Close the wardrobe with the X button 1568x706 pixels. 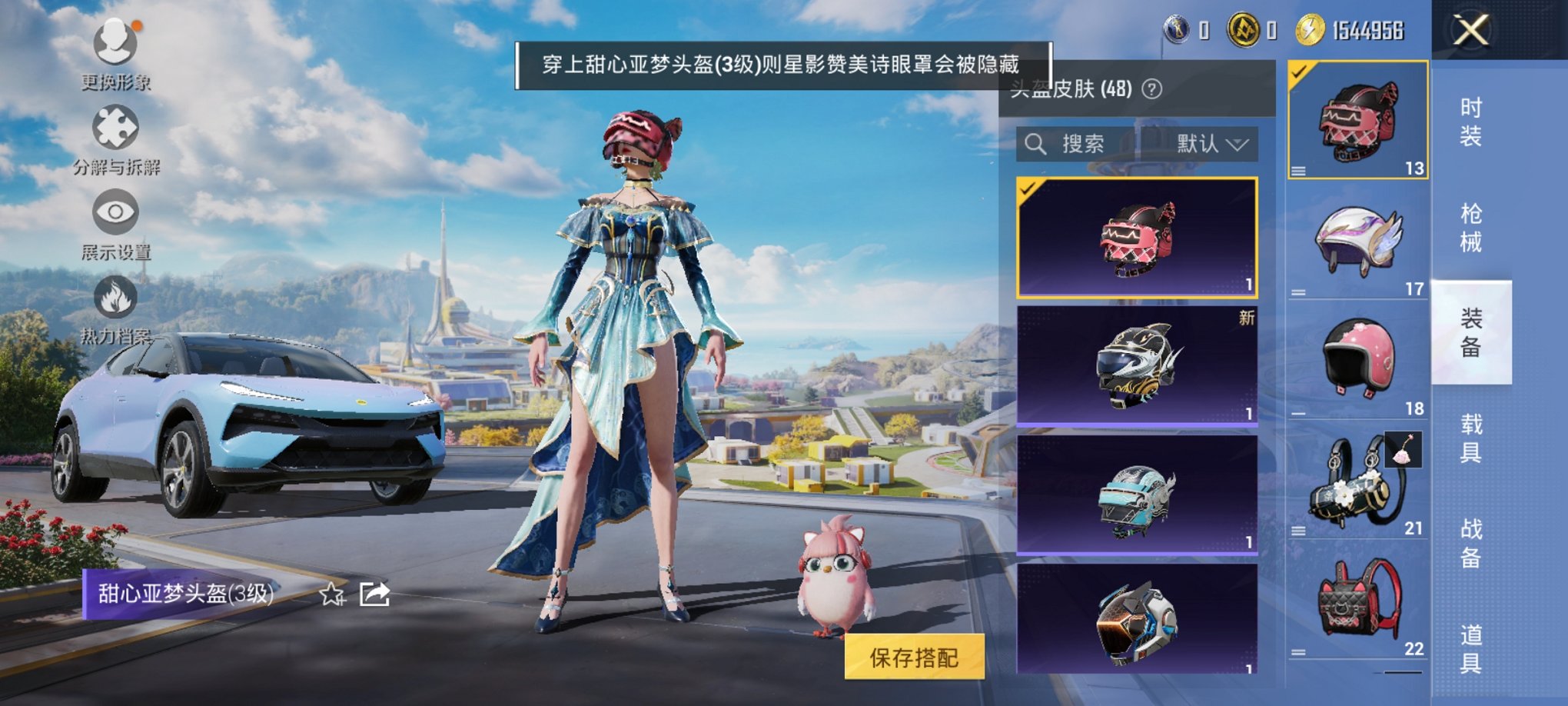pyautogui.click(x=1472, y=32)
